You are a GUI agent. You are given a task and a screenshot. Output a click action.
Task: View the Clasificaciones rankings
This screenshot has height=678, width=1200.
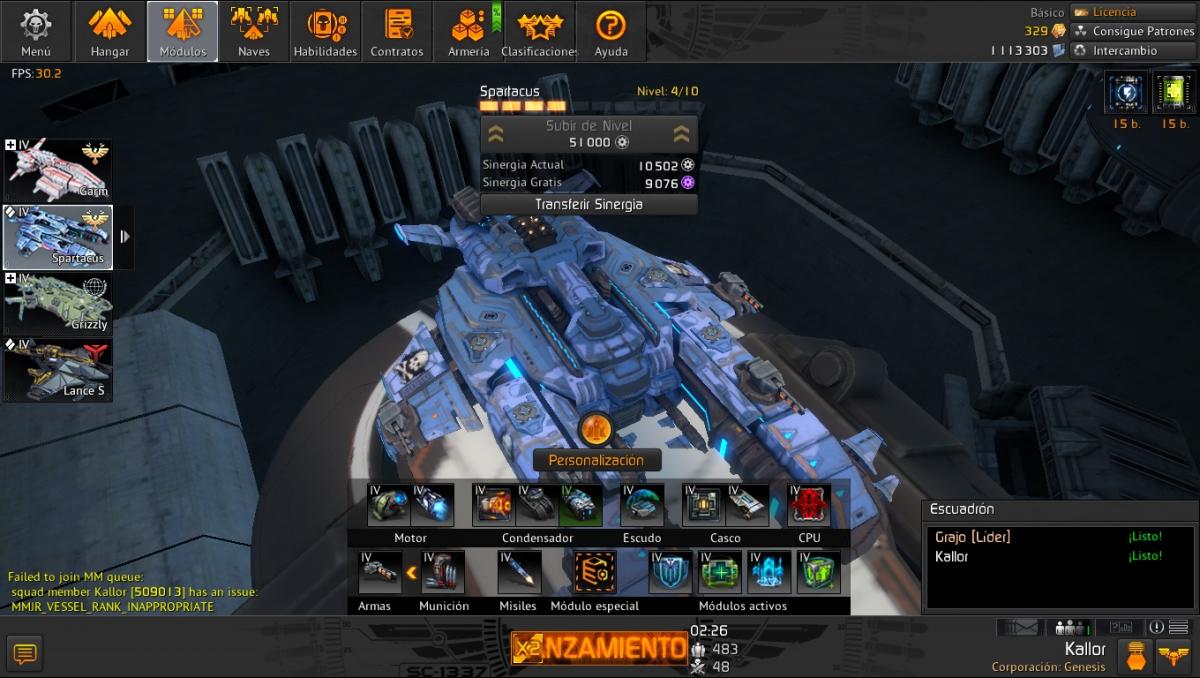click(x=540, y=31)
